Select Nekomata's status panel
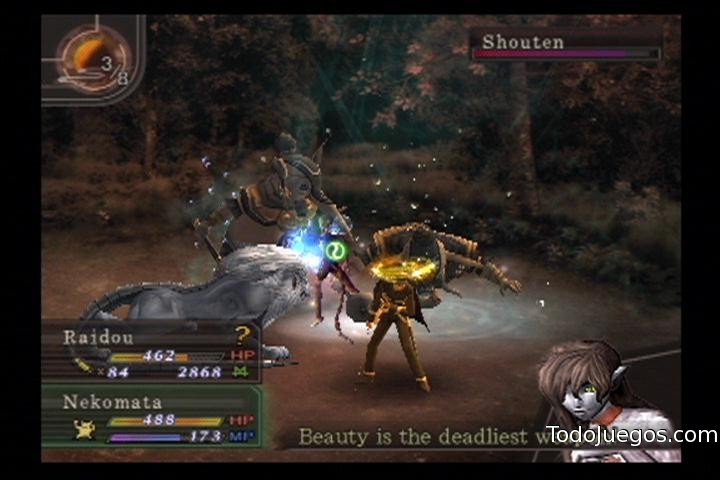Screen dimensions: 720x480 pyautogui.click(x=150, y=416)
